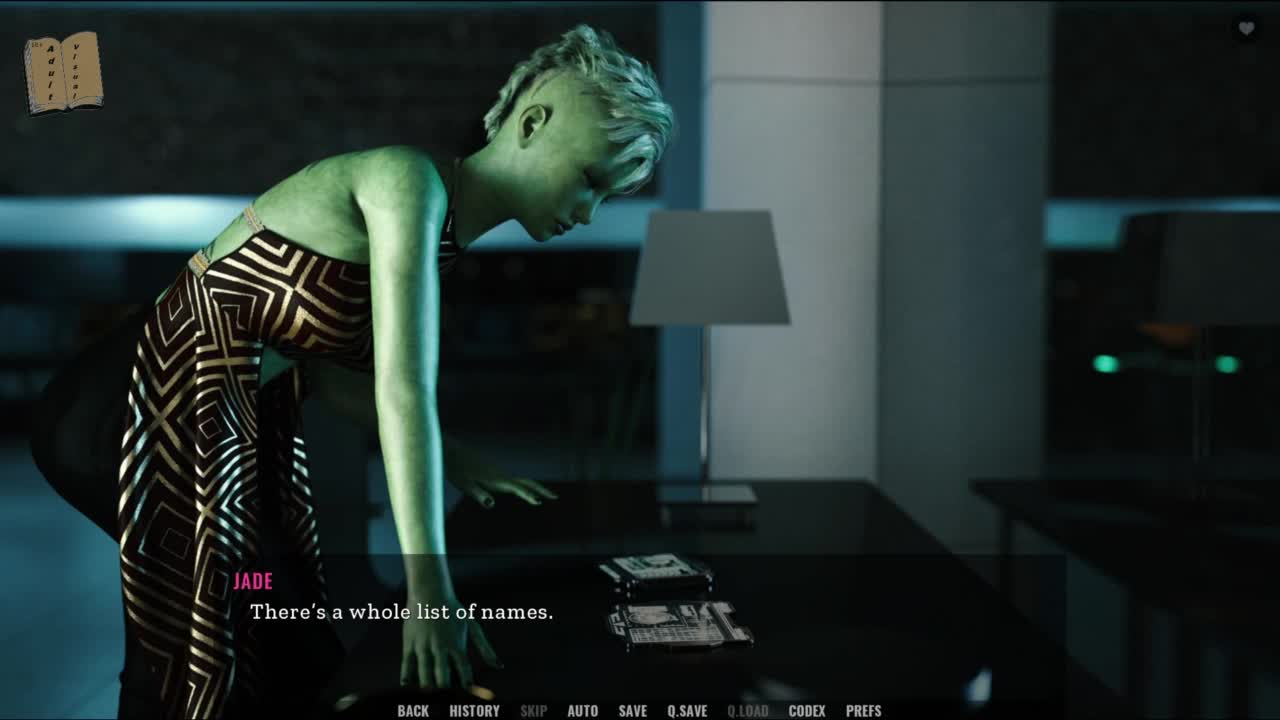This screenshot has width=1280, height=720.
Task: Go back to the previous line
Action: point(413,711)
